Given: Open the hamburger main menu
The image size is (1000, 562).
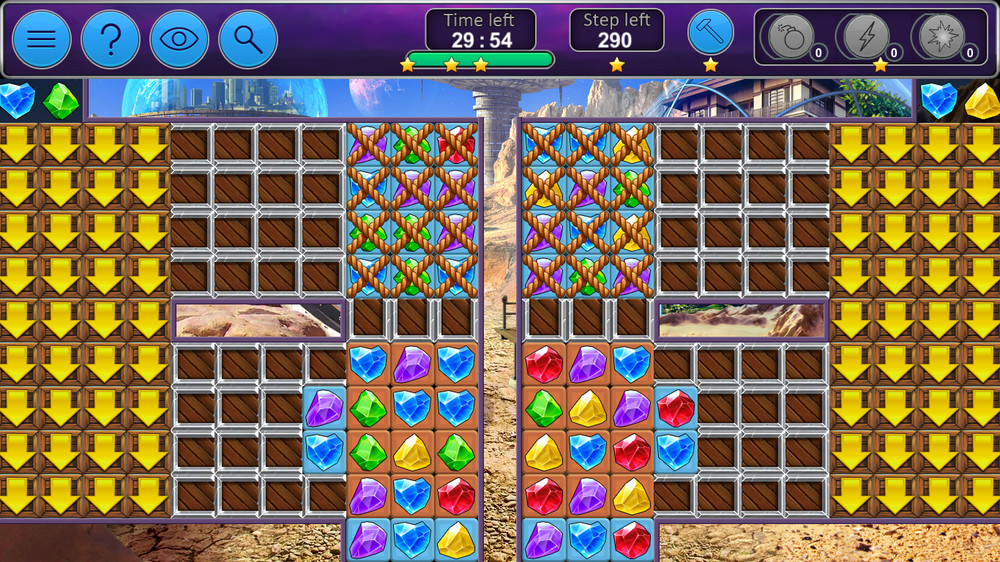Looking at the screenshot, I should (41, 39).
